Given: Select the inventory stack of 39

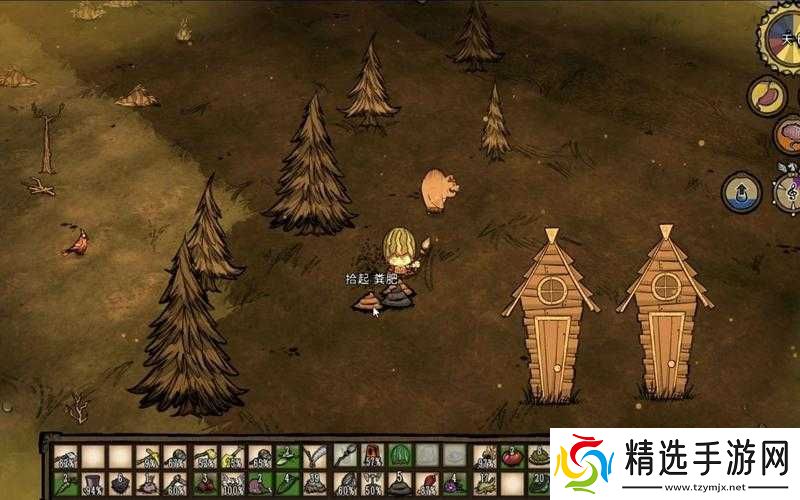Looking at the screenshot, I should (x=316, y=484).
